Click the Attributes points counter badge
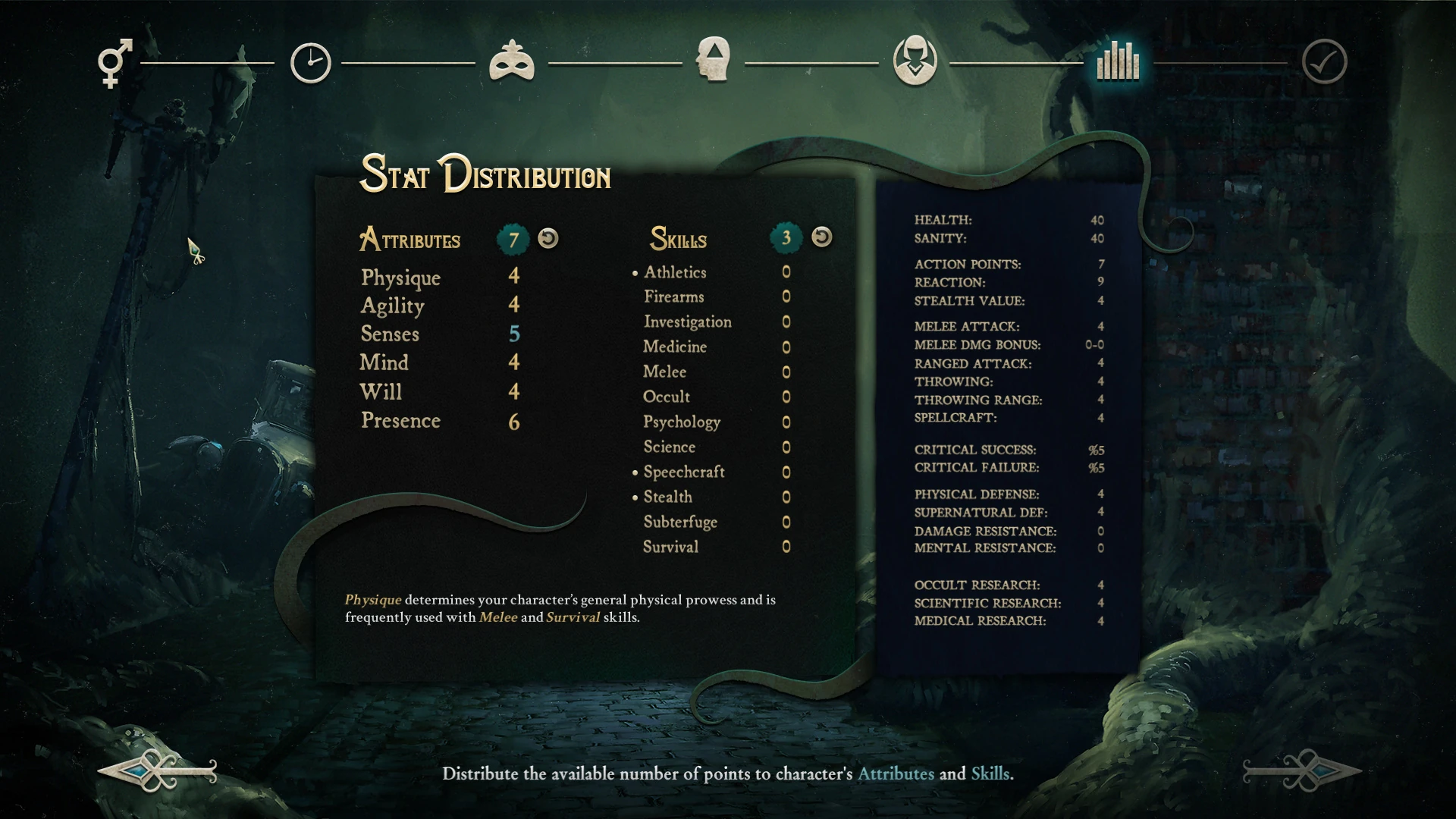Screen dimensions: 1456x819 (x=513, y=237)
